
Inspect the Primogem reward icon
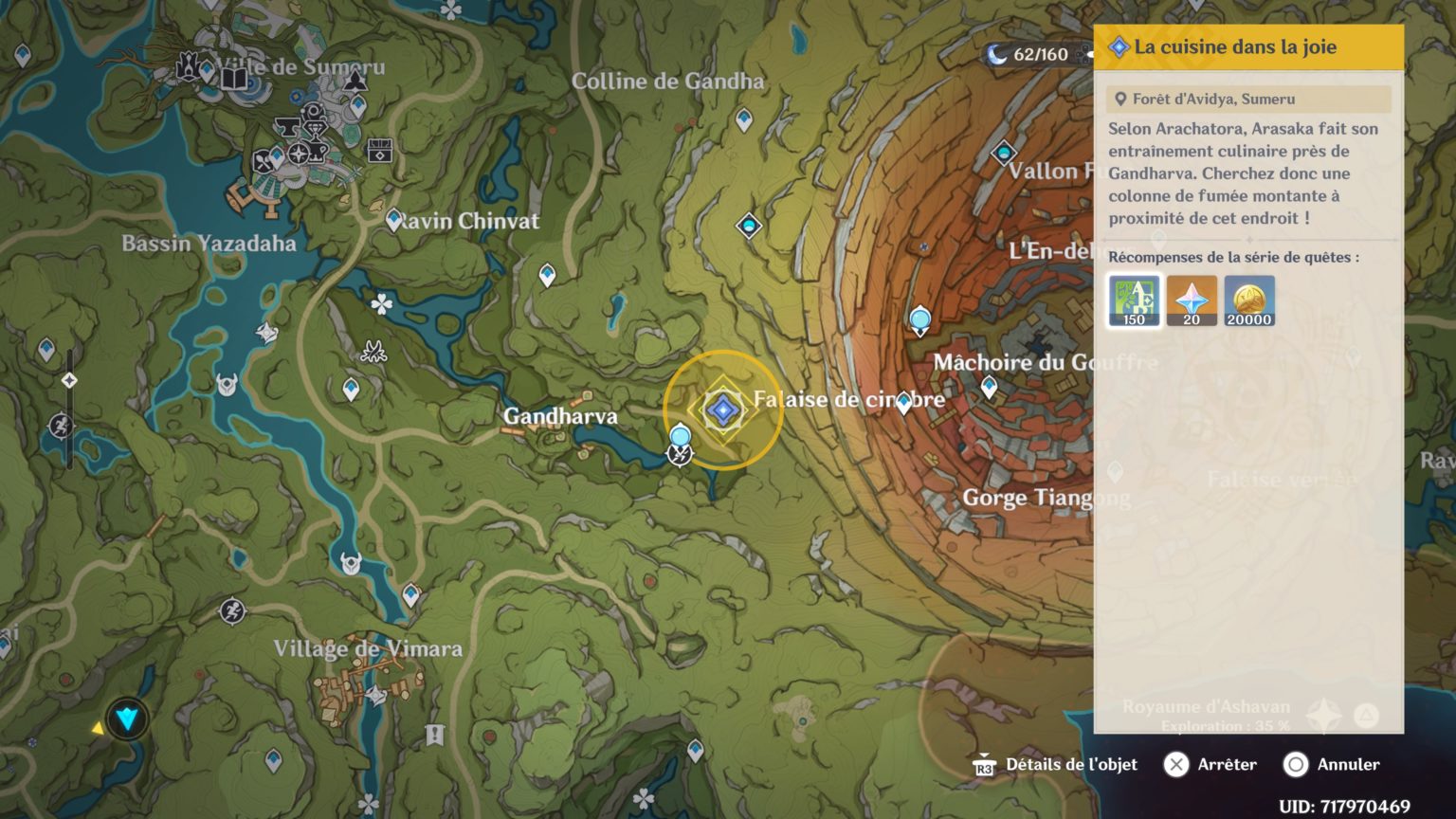[x=1192, y=301]
